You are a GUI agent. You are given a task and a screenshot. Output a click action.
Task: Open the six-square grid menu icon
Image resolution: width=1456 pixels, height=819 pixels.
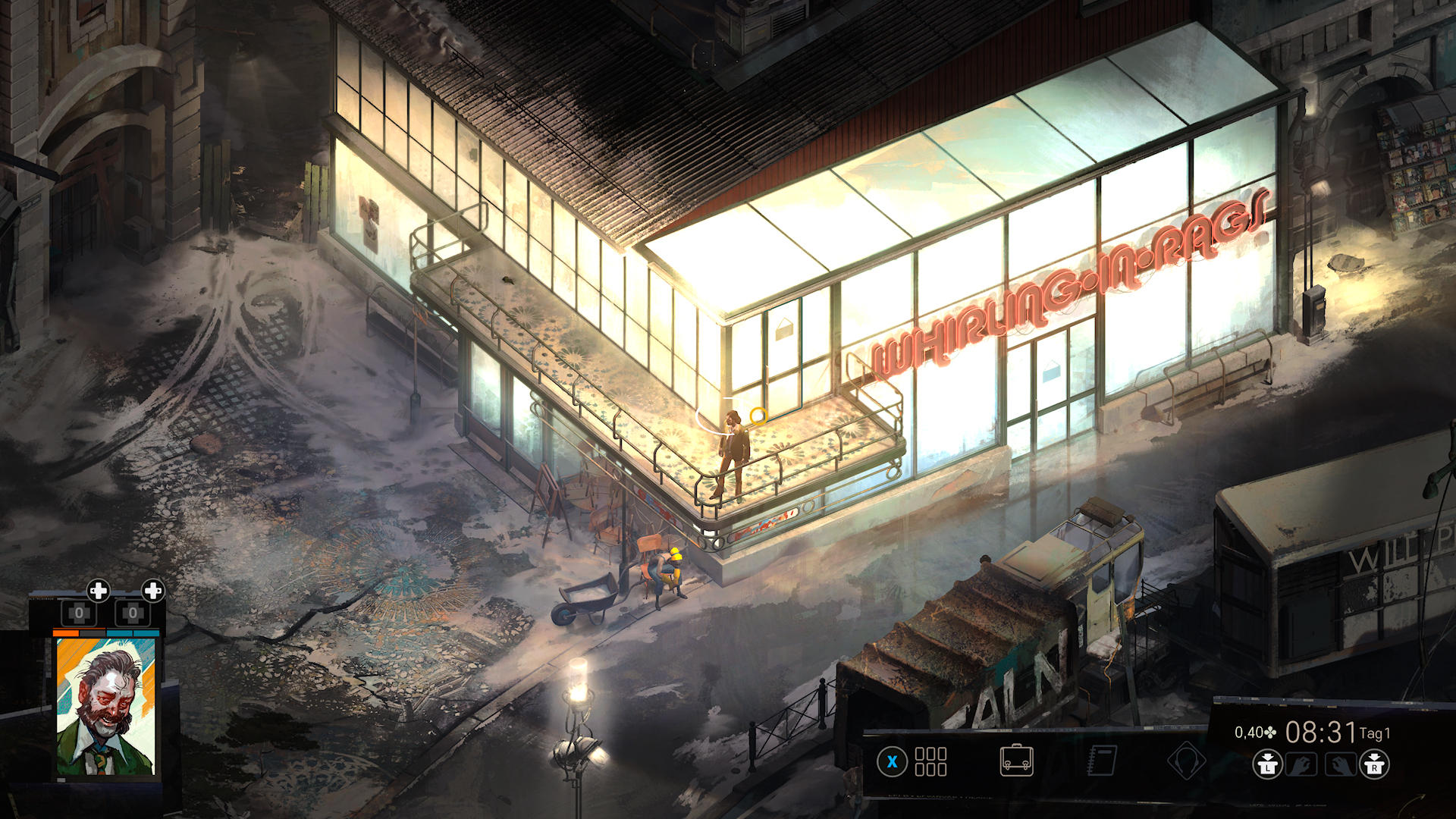click(x=930, y=761)
